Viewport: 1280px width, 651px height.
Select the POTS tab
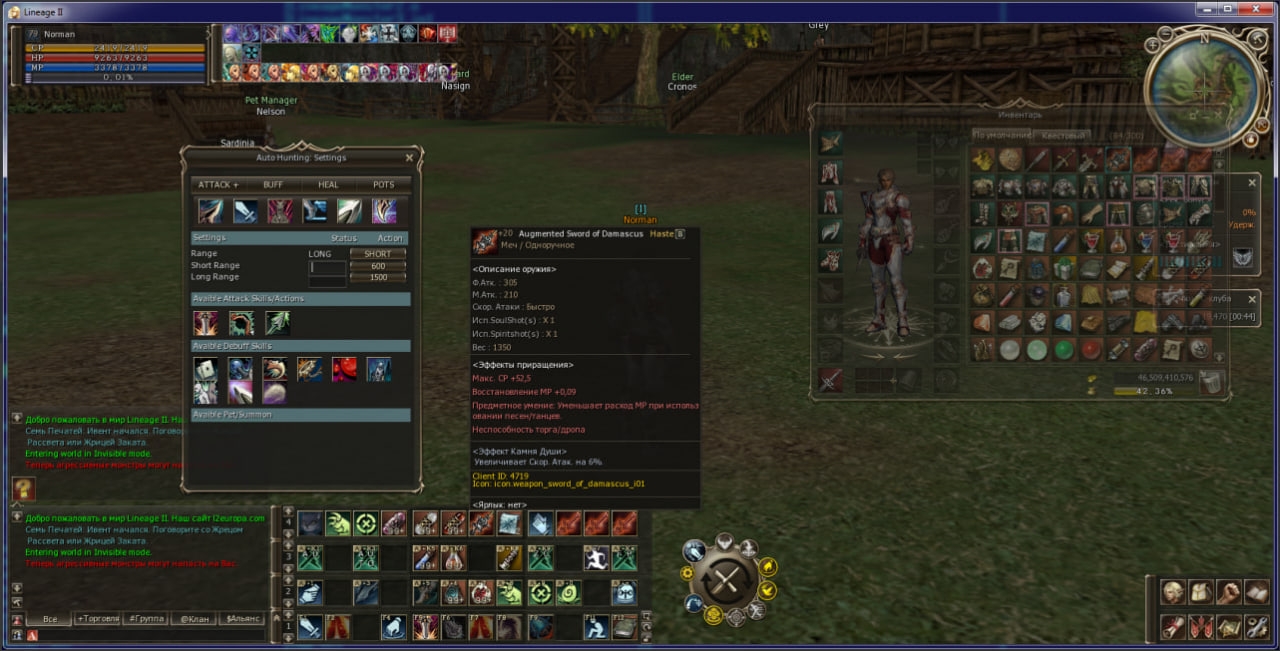[x=384, y=185]
